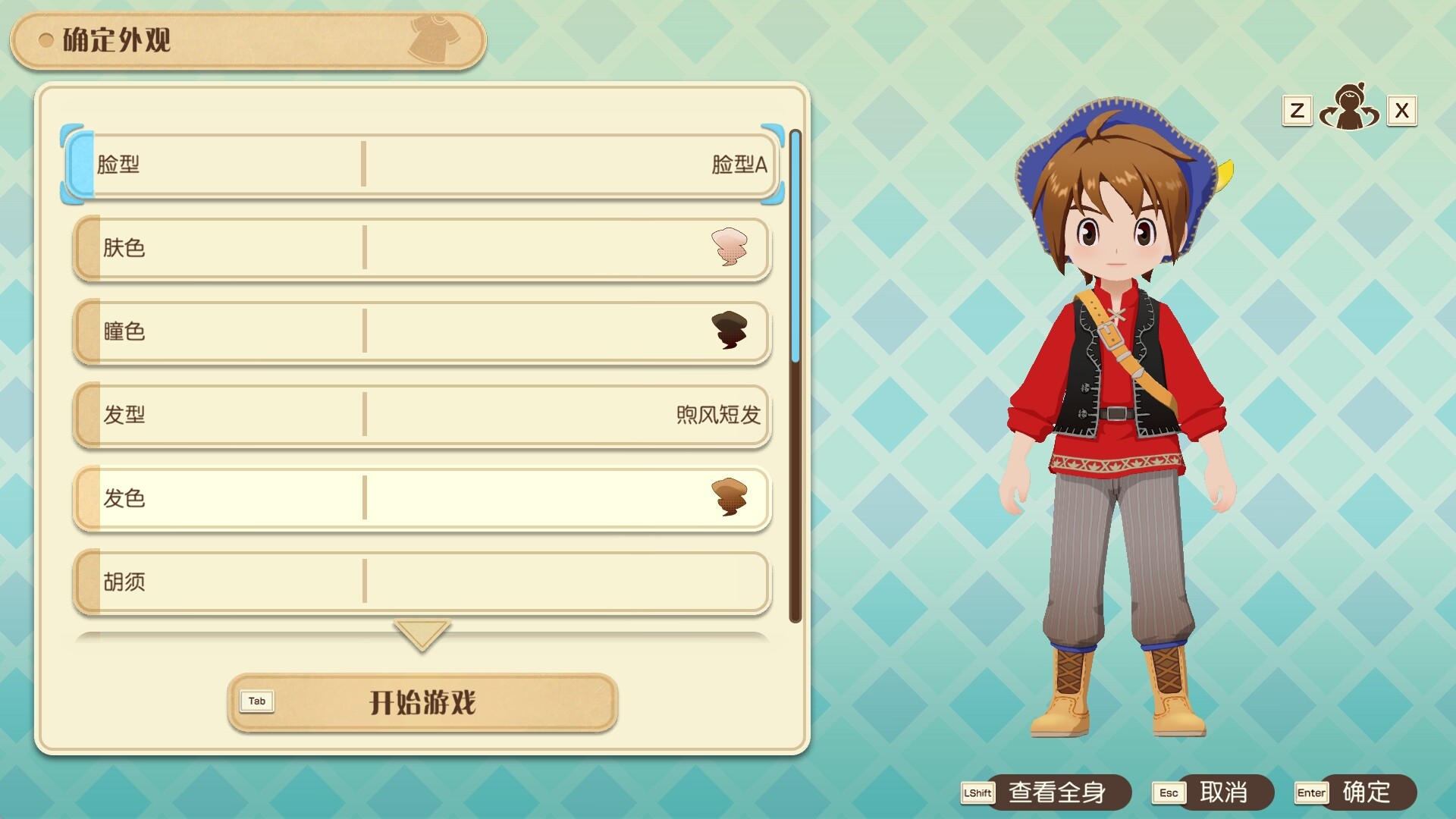Select the 脸型 face shape row
Screen dimensions: 1456x819
[422, 164]
